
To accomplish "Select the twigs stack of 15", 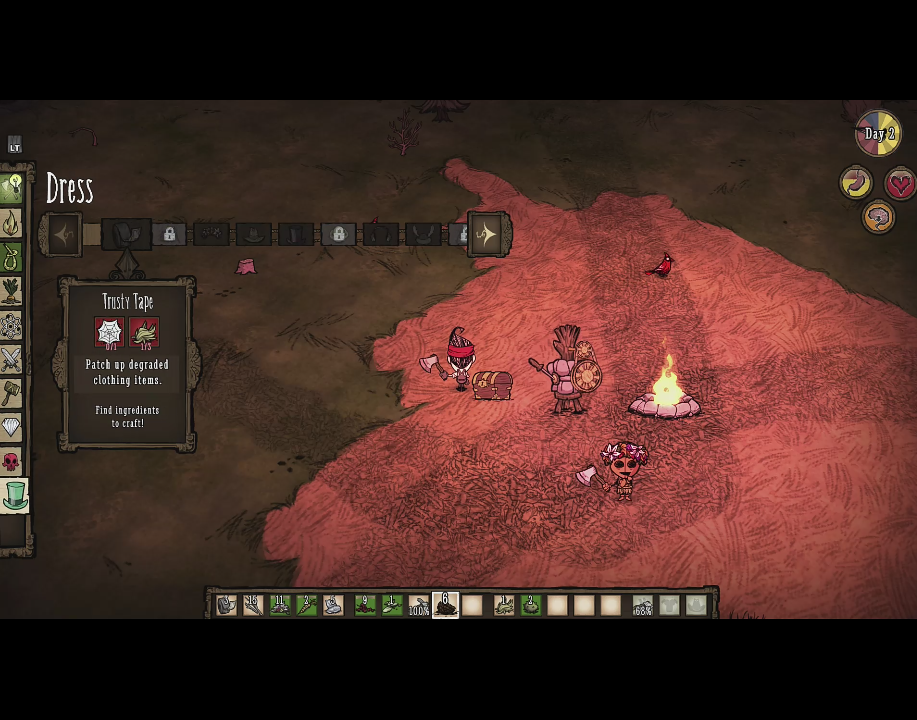I will click(253, 605).
